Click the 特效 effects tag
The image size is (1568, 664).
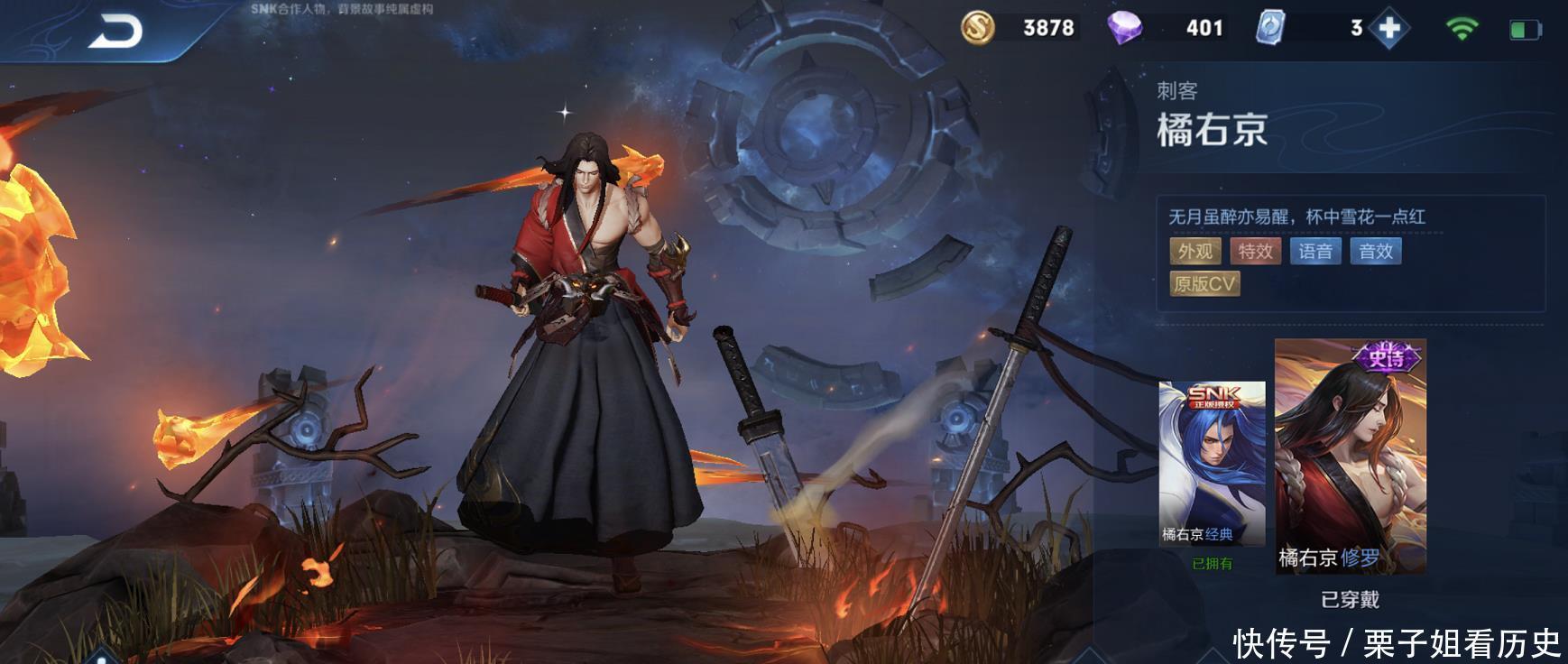click(1255, 252)
